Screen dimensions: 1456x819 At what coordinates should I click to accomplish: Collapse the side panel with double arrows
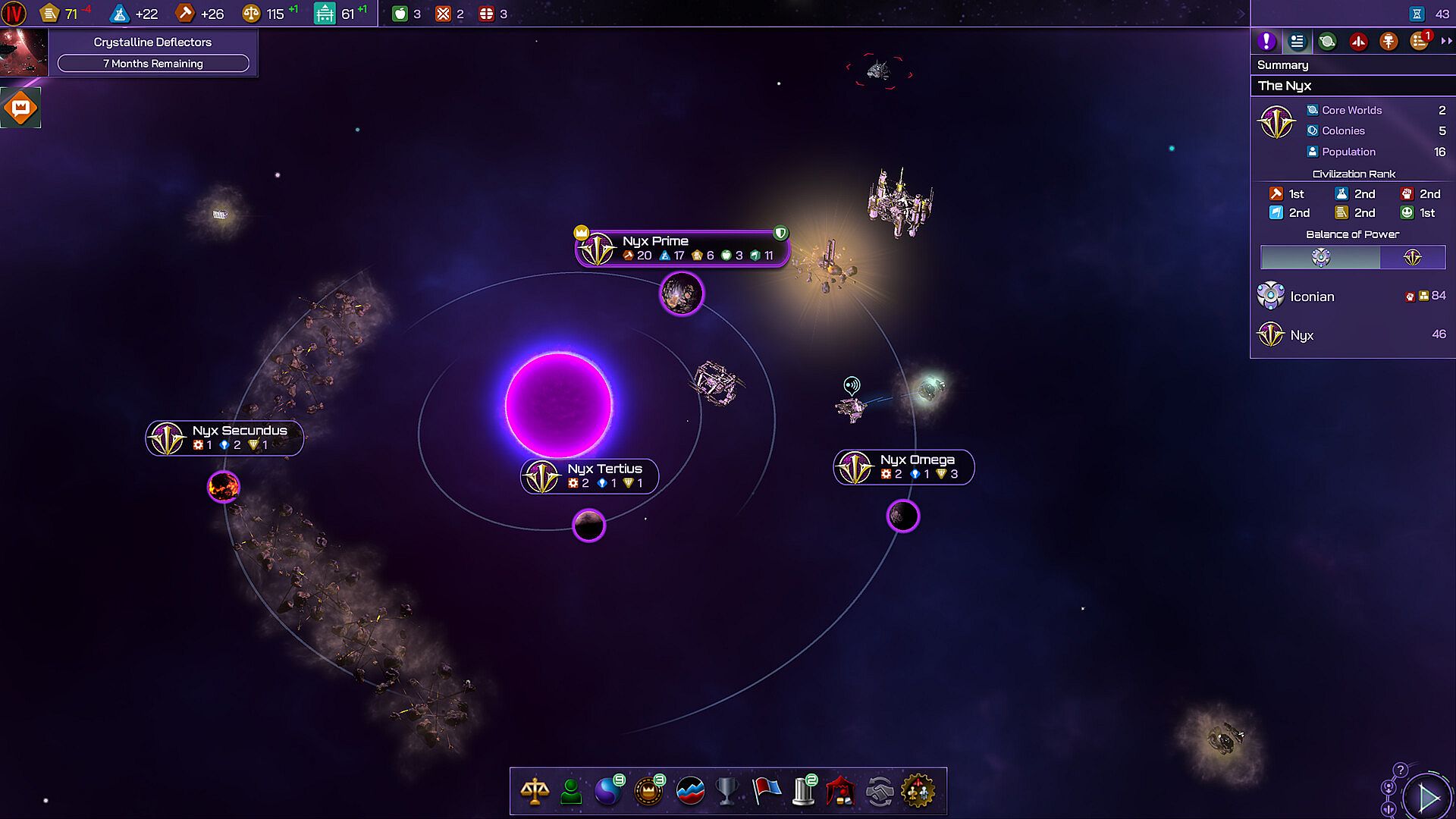[1446, 42]
